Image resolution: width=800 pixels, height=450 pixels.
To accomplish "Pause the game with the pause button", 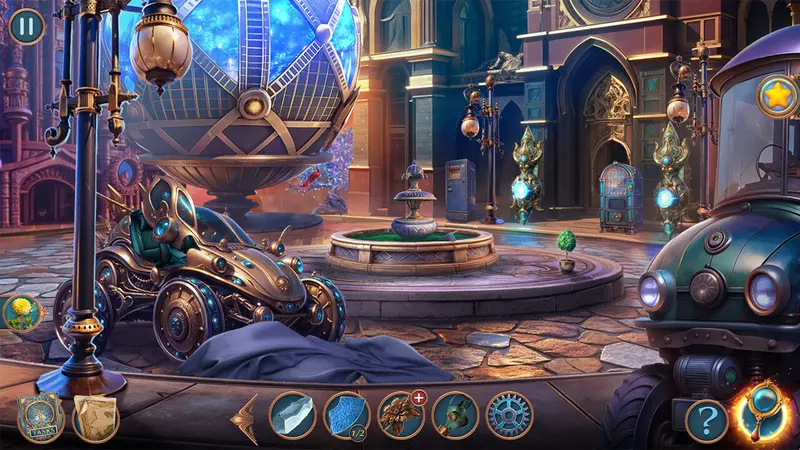I will pyautogui.click(x=27, y=25).
